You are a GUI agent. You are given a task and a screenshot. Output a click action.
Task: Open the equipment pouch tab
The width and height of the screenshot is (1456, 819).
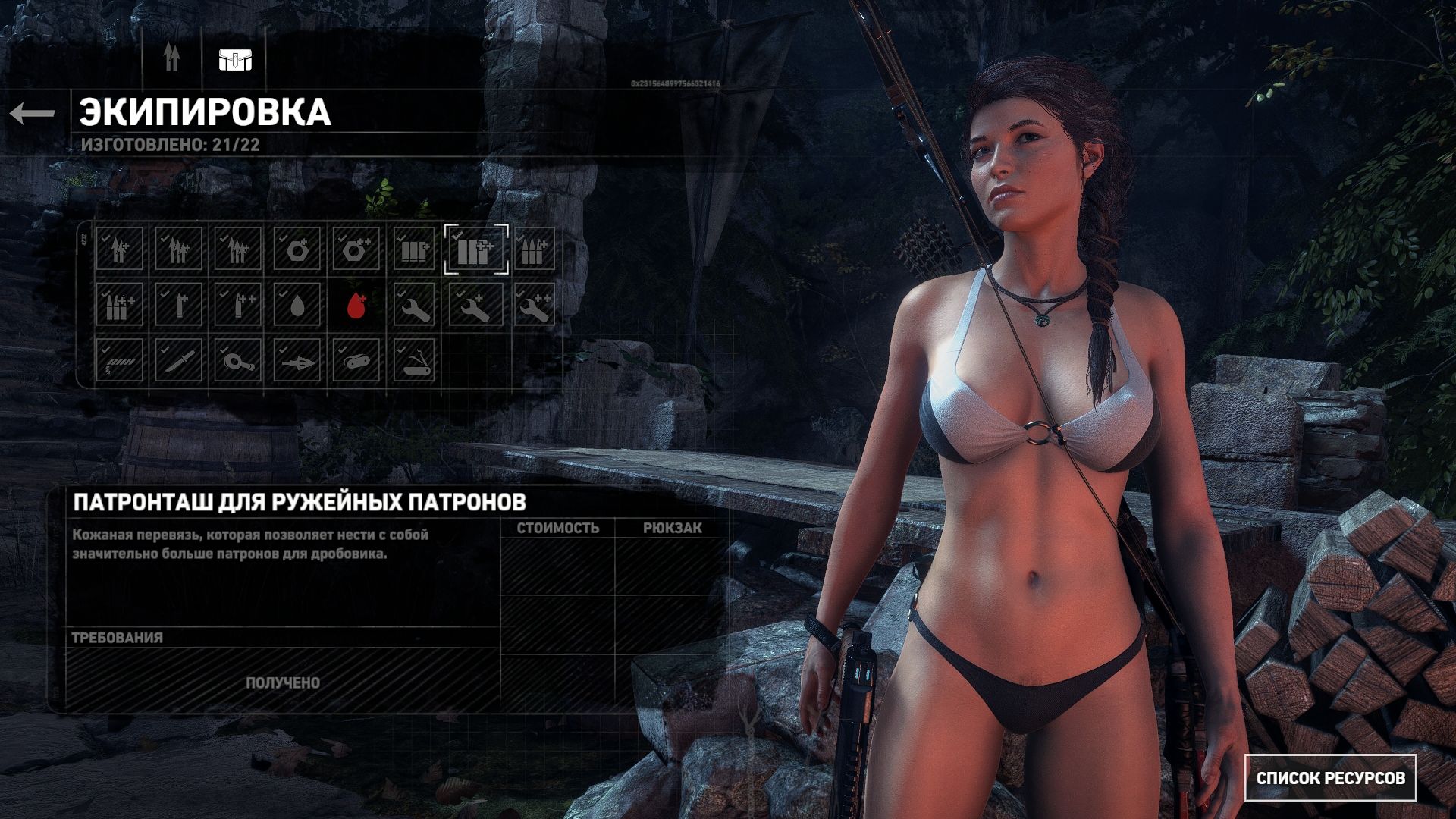[235, 59]
